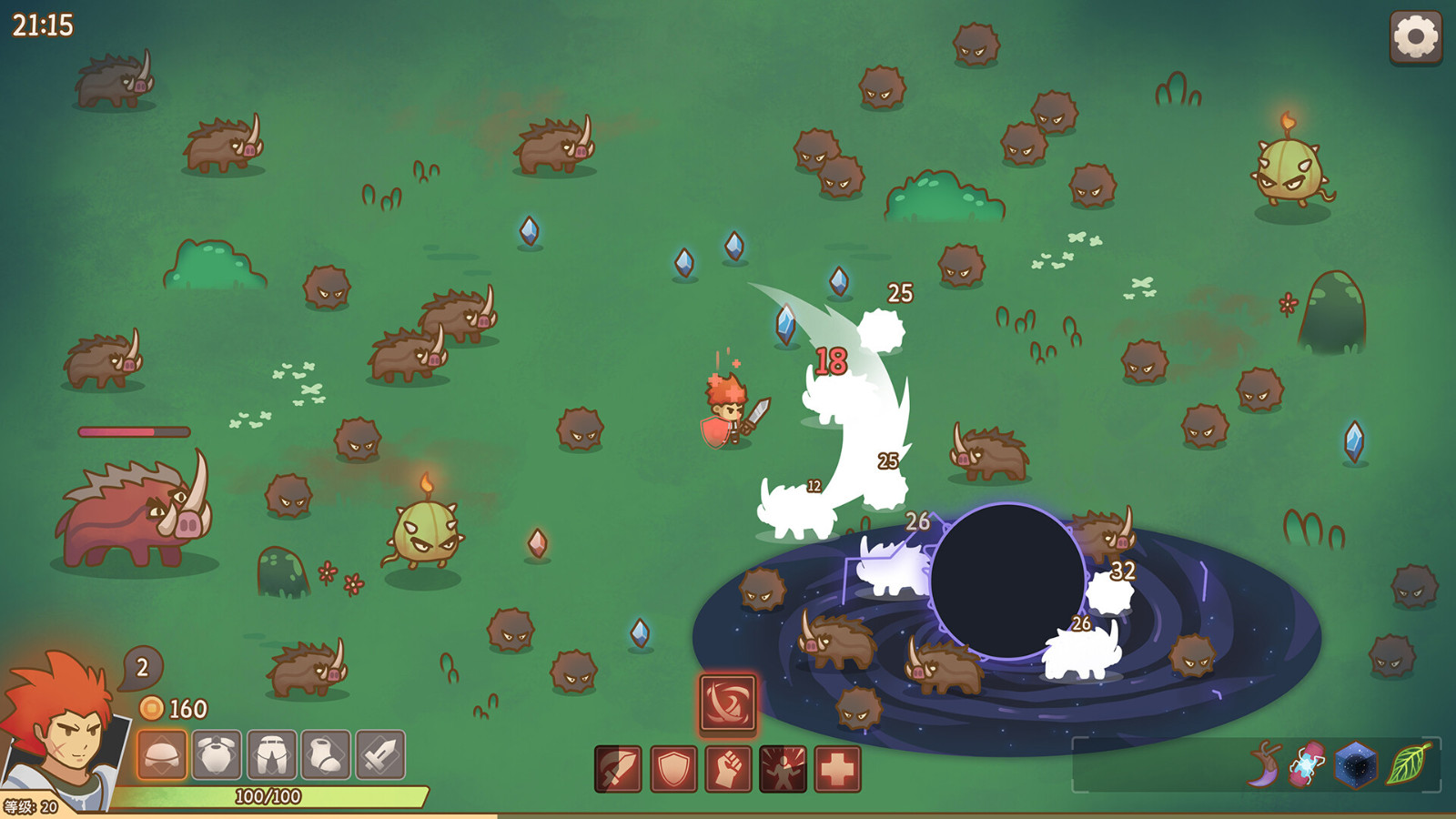Screen dimensions: 1456x819
Task: Click the sword weapon equipment slot
Action: (379, 754)
